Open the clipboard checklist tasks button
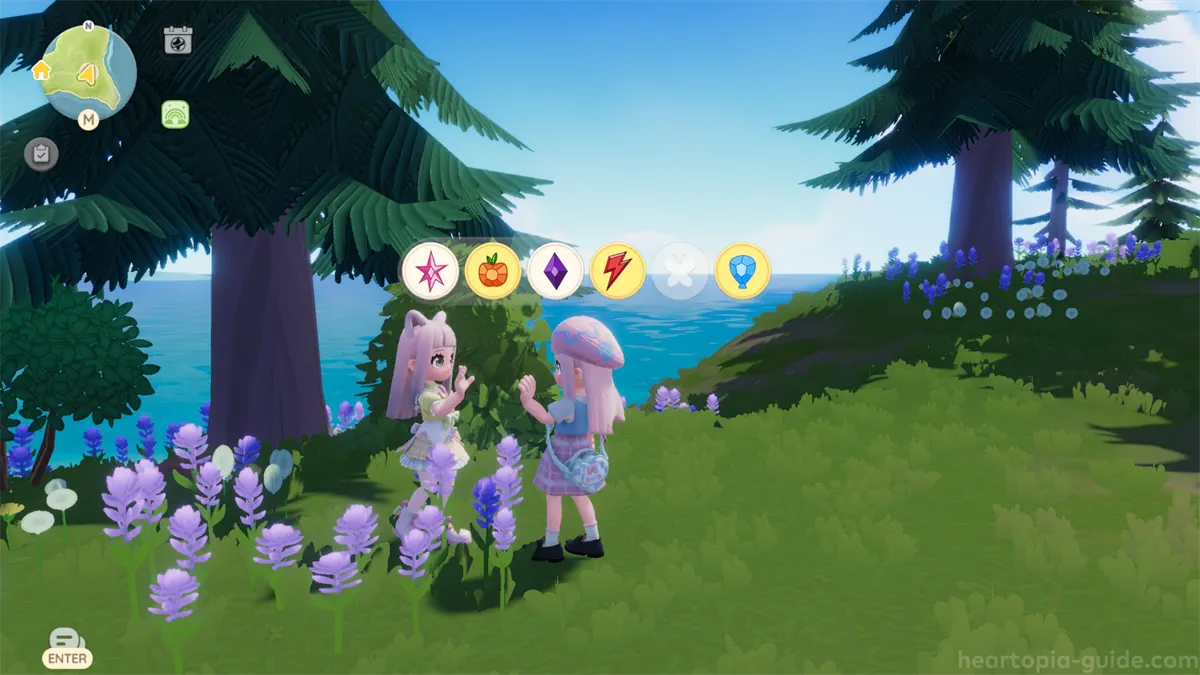Image resolution: width=1200 pixels, height=675 pixels. (x=41, y=153)
